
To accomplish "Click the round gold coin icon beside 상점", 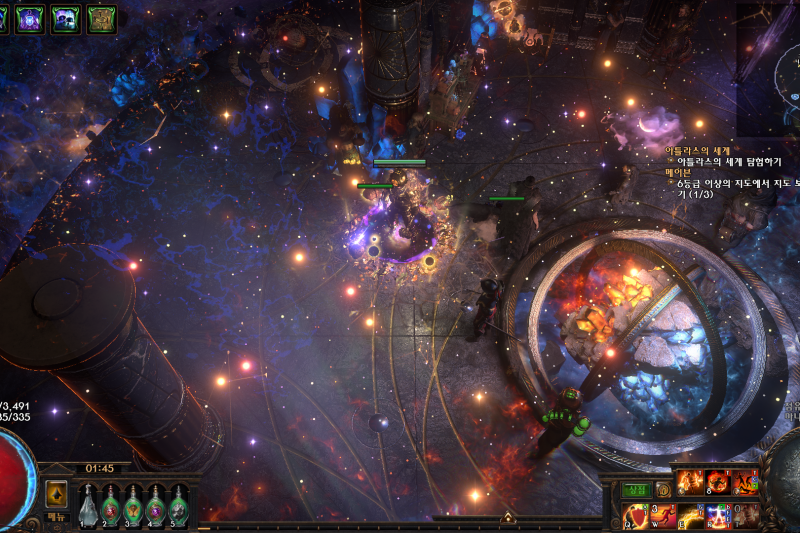I will click(x=663, y=490).
